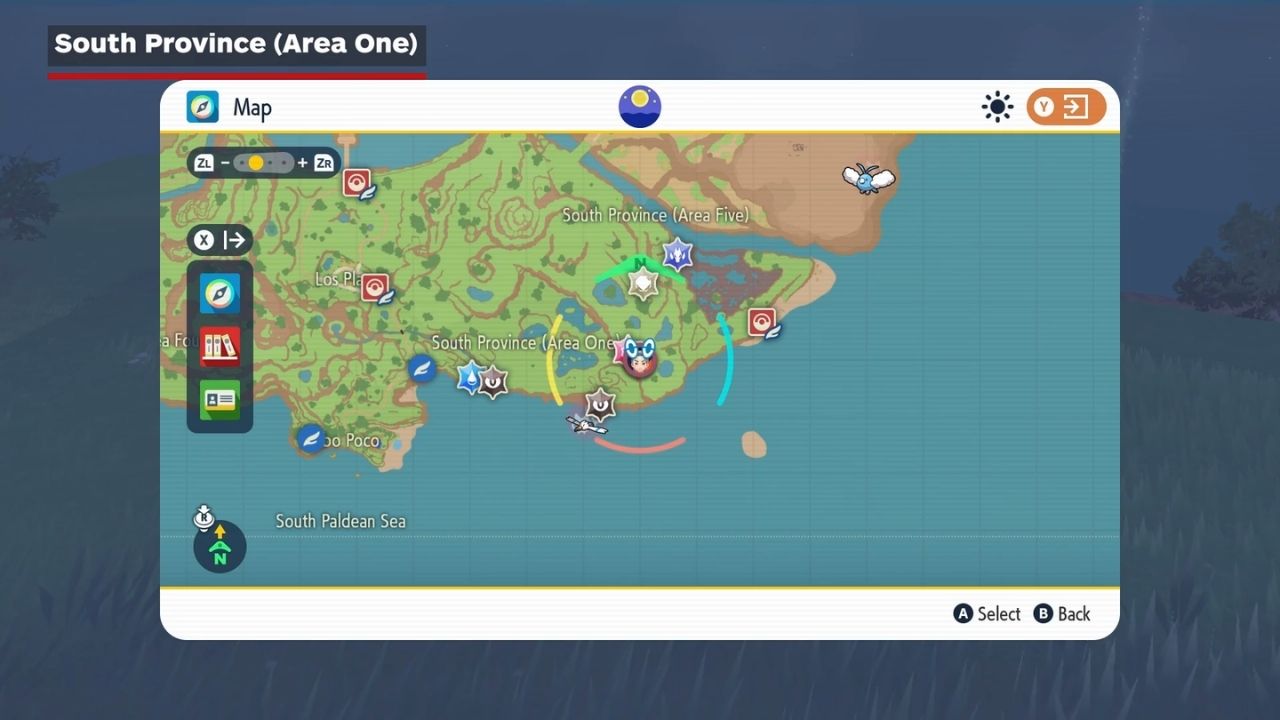Open the Pokédex bookshelf icon
The image size is (1280, 720).
tap(220, 347)
